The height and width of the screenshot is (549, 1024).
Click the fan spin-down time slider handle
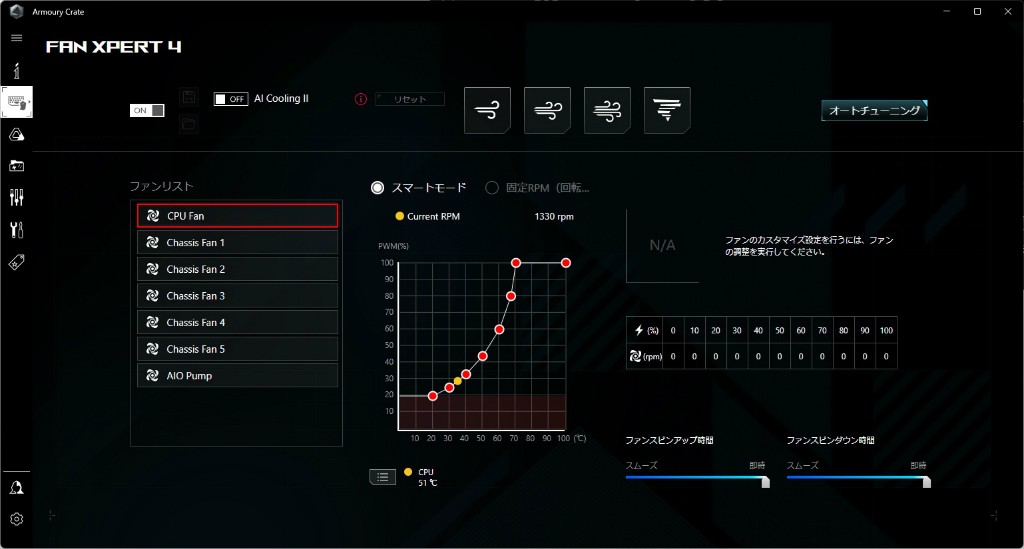coord(926,481)
